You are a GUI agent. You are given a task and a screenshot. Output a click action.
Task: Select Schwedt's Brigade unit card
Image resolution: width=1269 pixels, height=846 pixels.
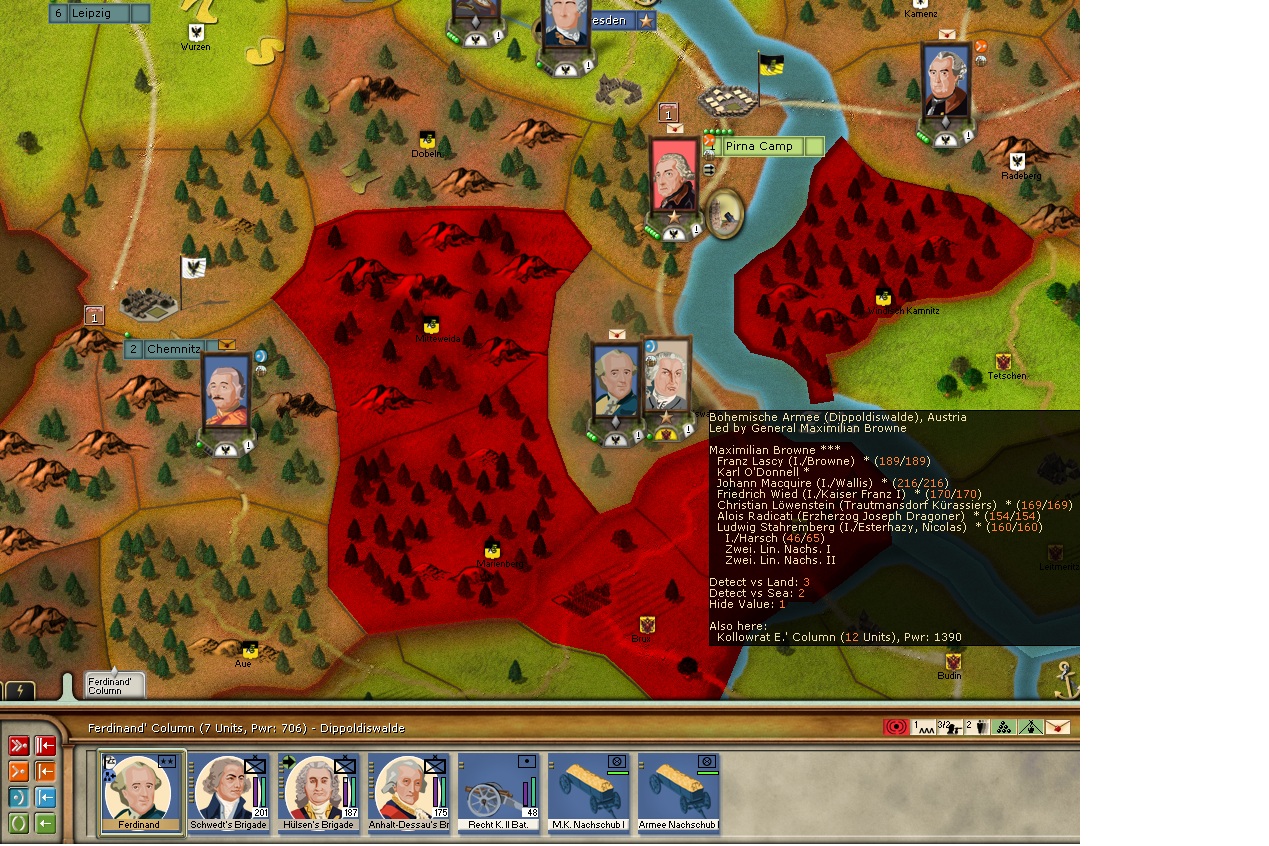(x=231, y=792)
